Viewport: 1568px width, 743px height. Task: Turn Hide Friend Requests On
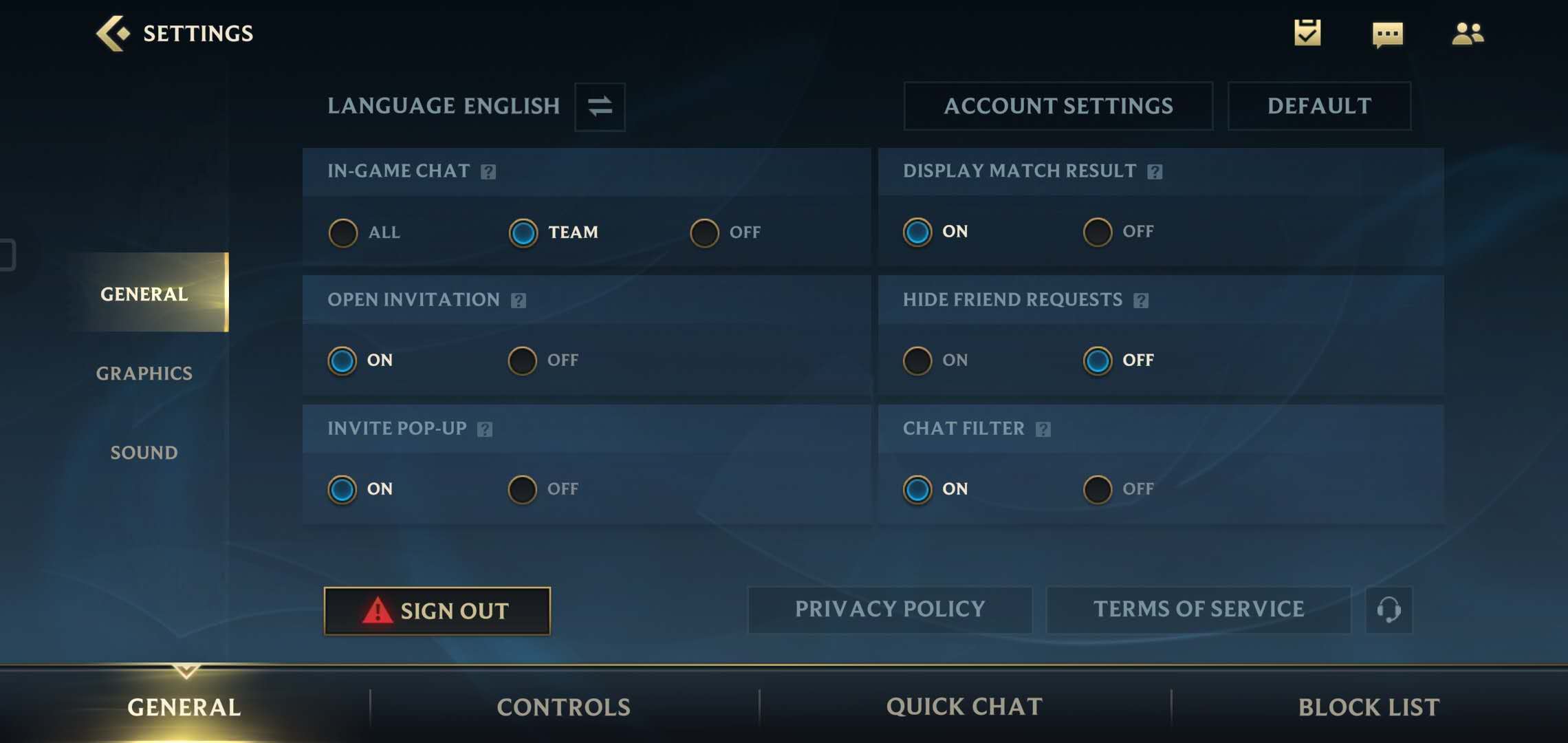(917, 360)
